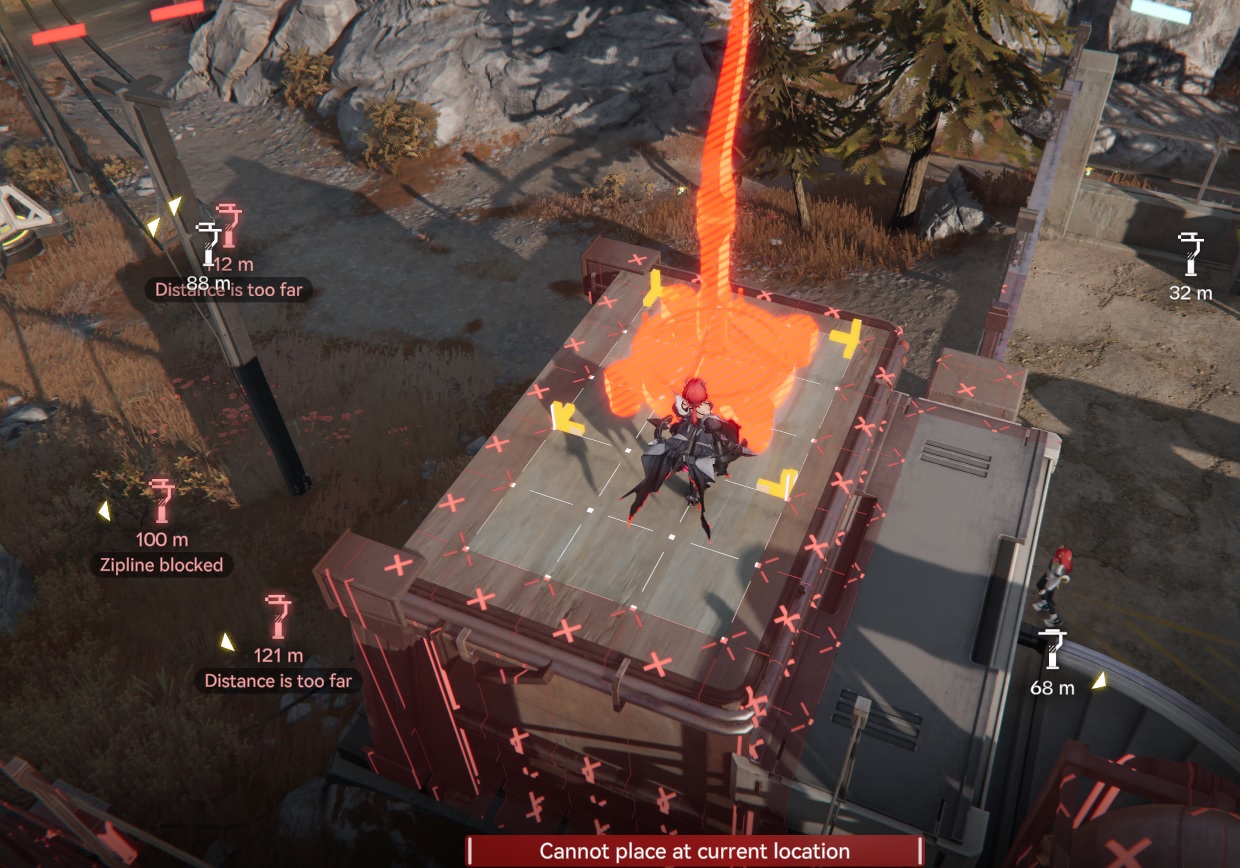Choose the too-far zipline marker at 121 m

pyautogui.click(x=278, y=617)
